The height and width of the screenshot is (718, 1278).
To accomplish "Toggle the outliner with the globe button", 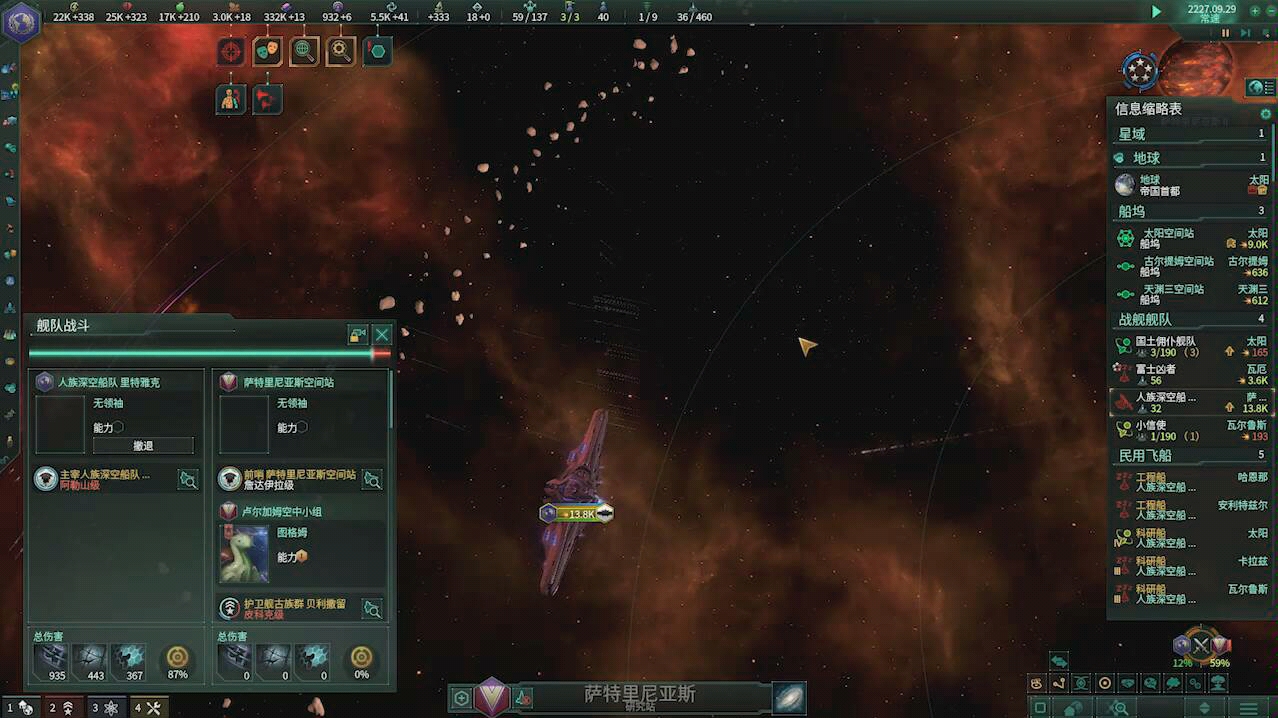I will [x=1256, y=88].
